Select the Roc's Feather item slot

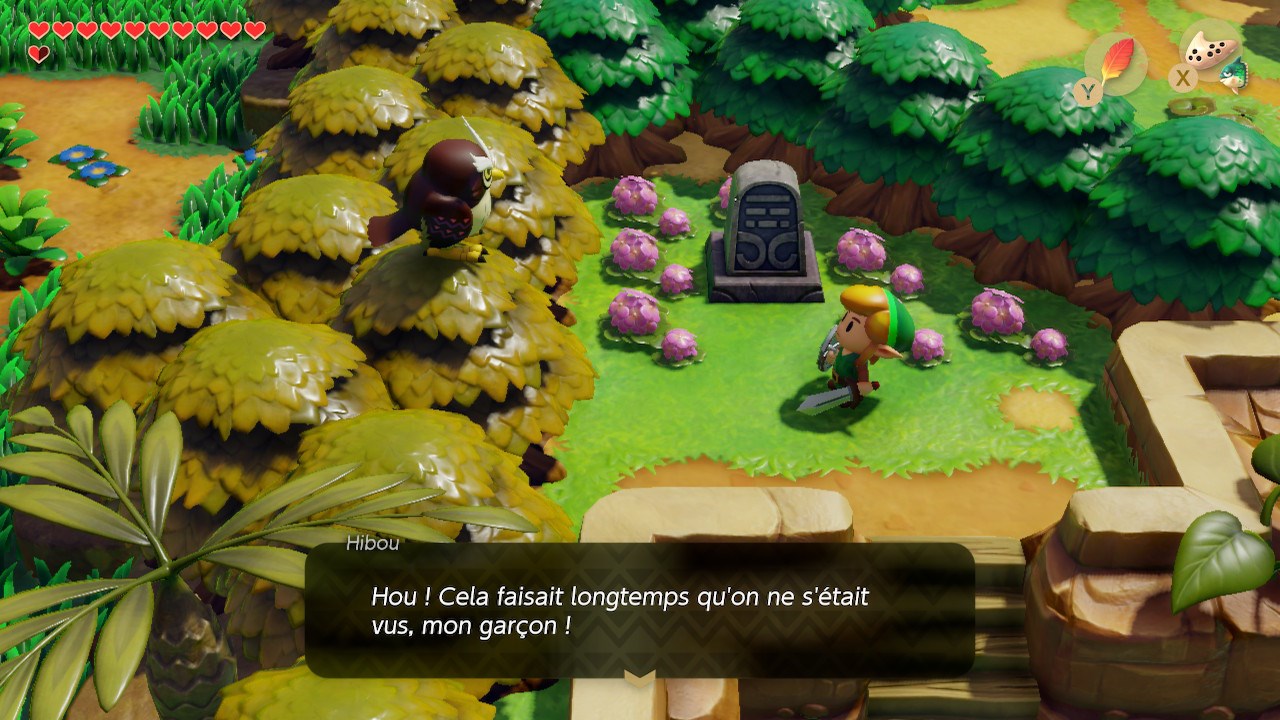point(1115,62)
